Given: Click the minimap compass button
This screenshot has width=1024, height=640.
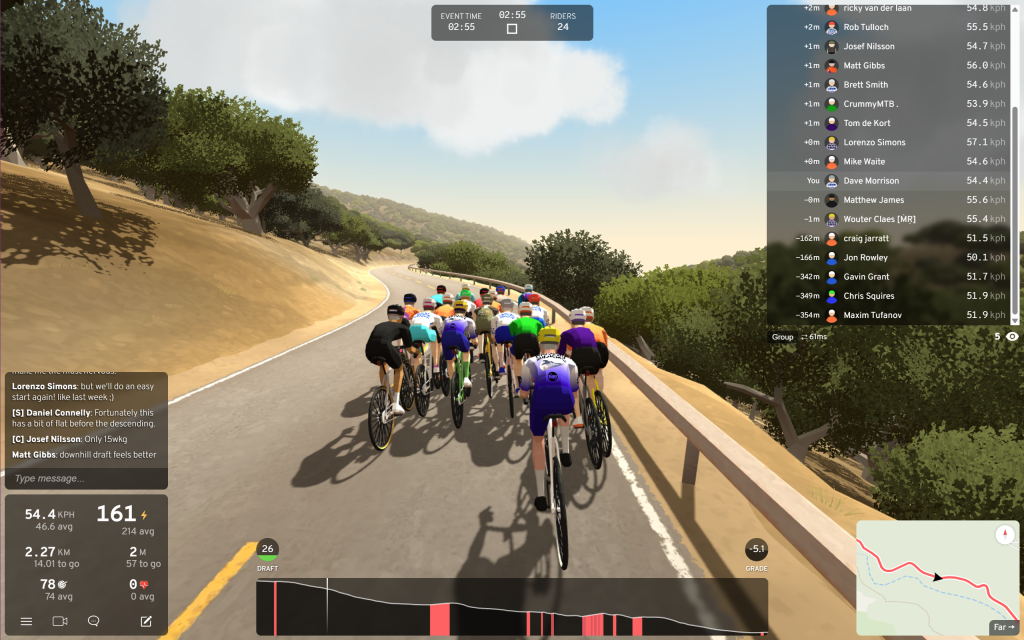Looking at the screenshot, I should click(x=1004, y=535).
